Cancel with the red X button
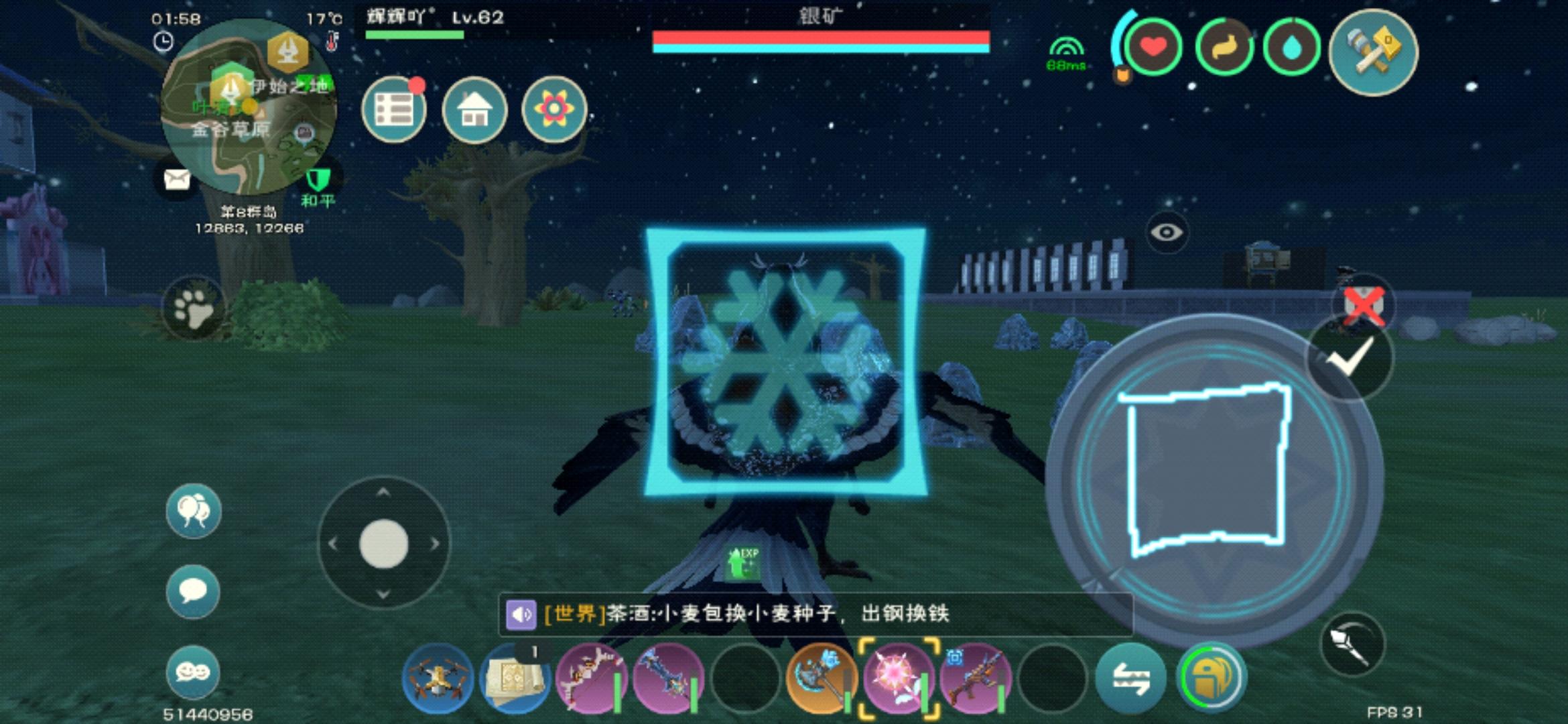This screenshot has height=724, width=1568. (x=1364, y=306)
